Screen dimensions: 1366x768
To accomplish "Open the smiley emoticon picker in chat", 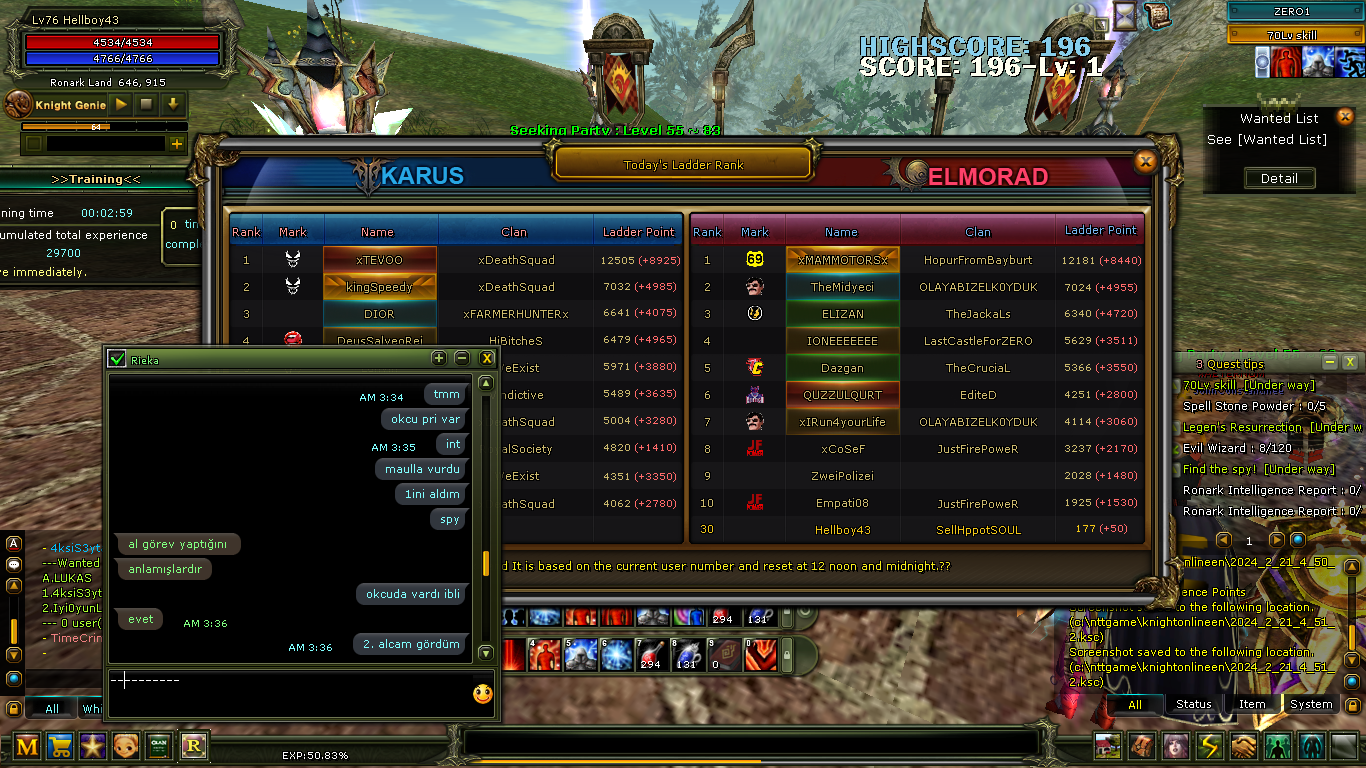I will click(x=483, y=693).
